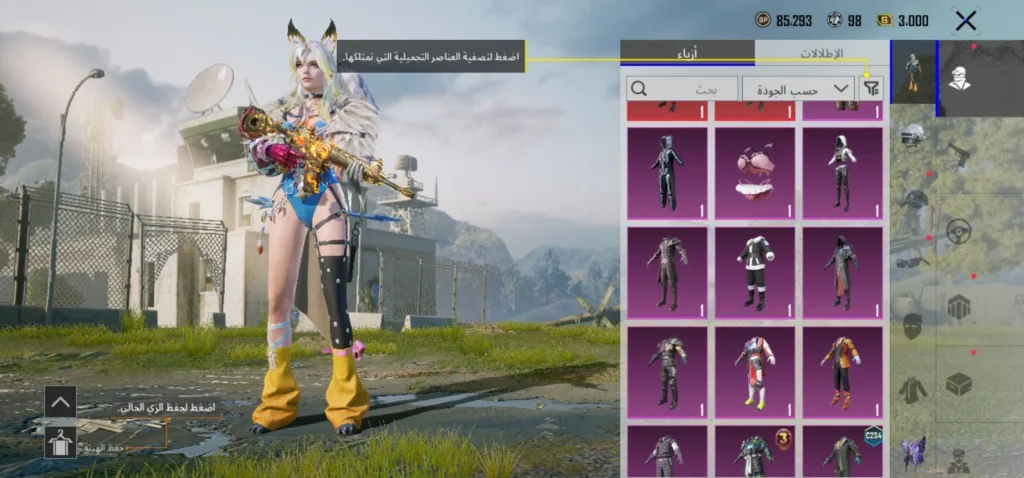
Task: Open the steering wheel vehicle category
Action: 959,230
